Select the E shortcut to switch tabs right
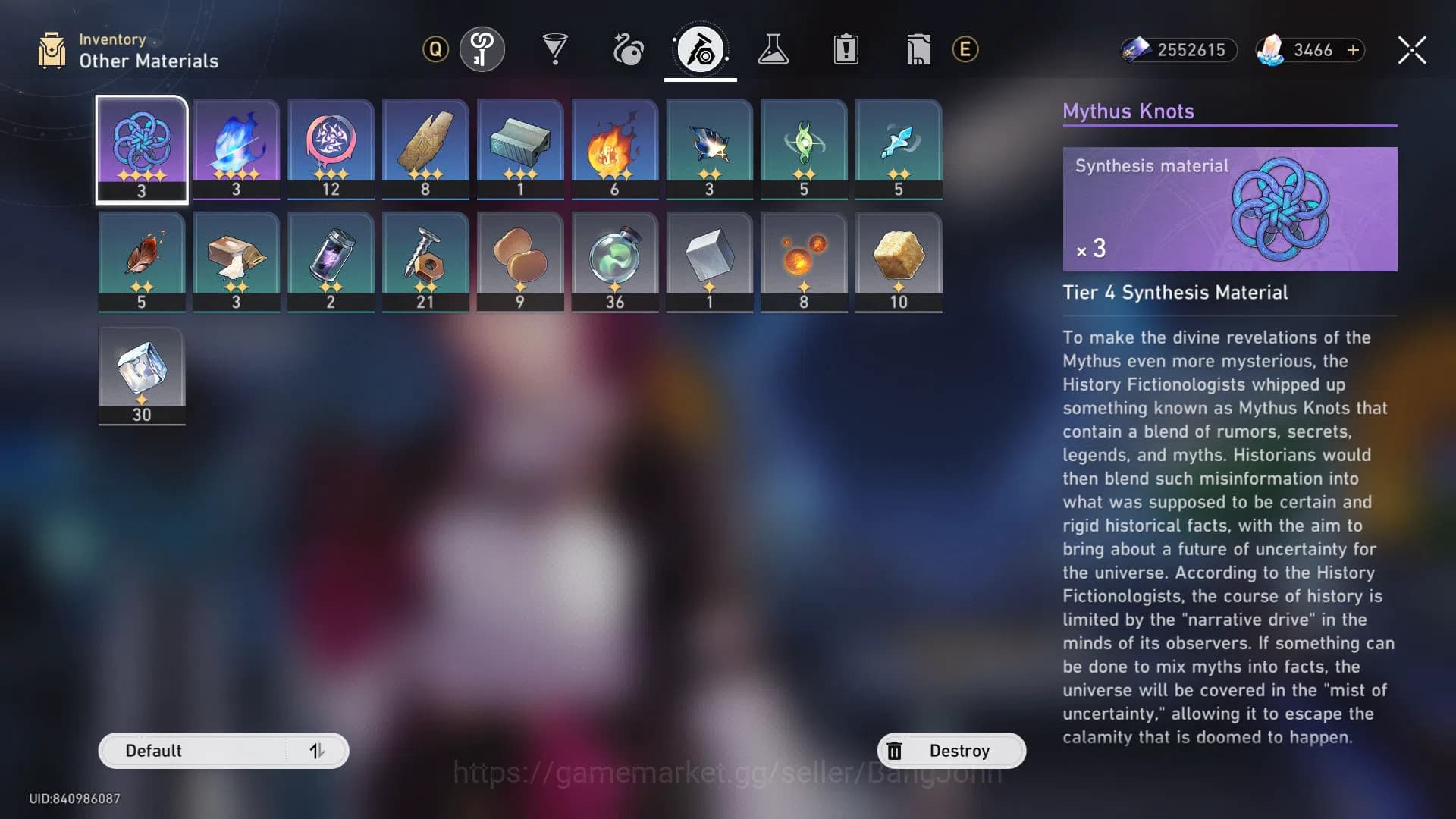Viewport: 1456px width, 819px height. coord(965,48)
